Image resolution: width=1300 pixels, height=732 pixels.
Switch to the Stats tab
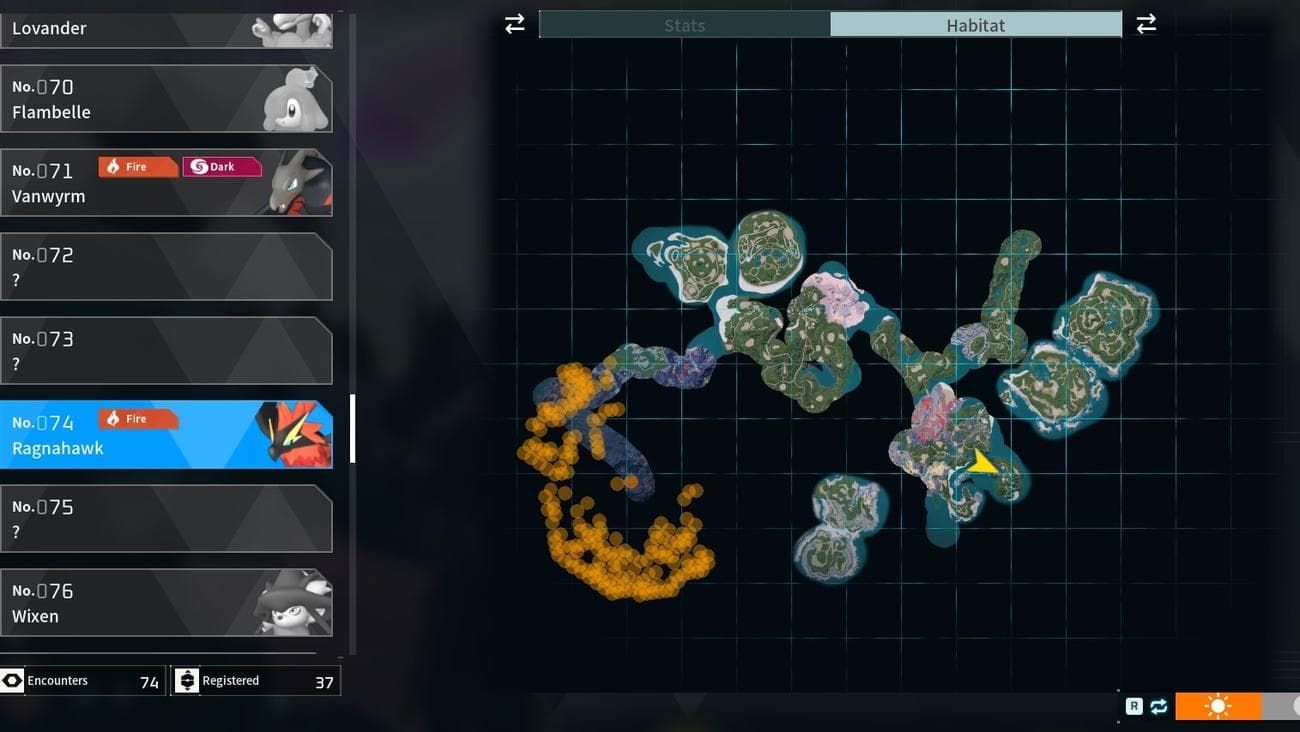tap(684, 25)
